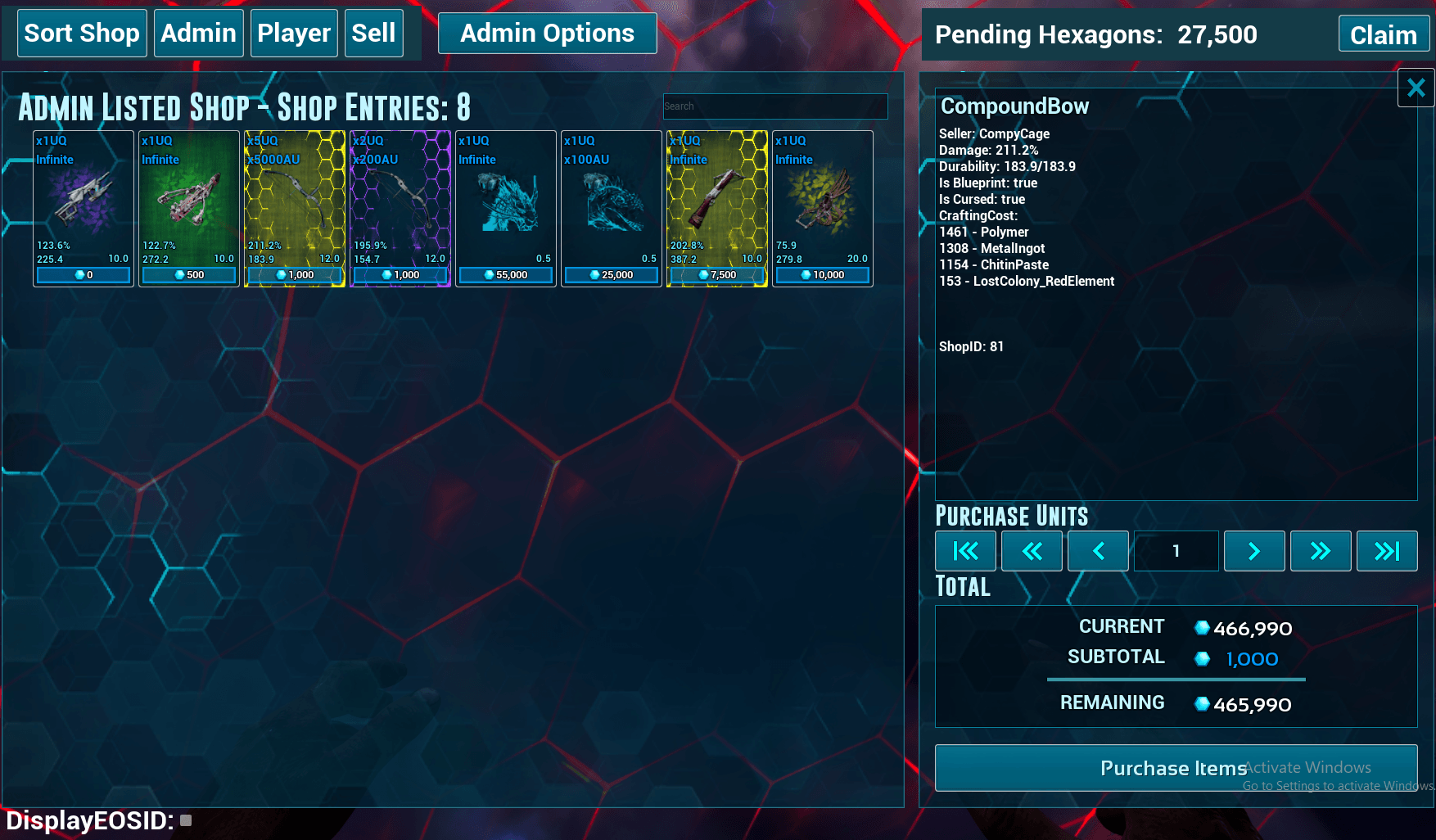Open the Sell tab
Viewport: 1436px width, 840px height.
373,34
